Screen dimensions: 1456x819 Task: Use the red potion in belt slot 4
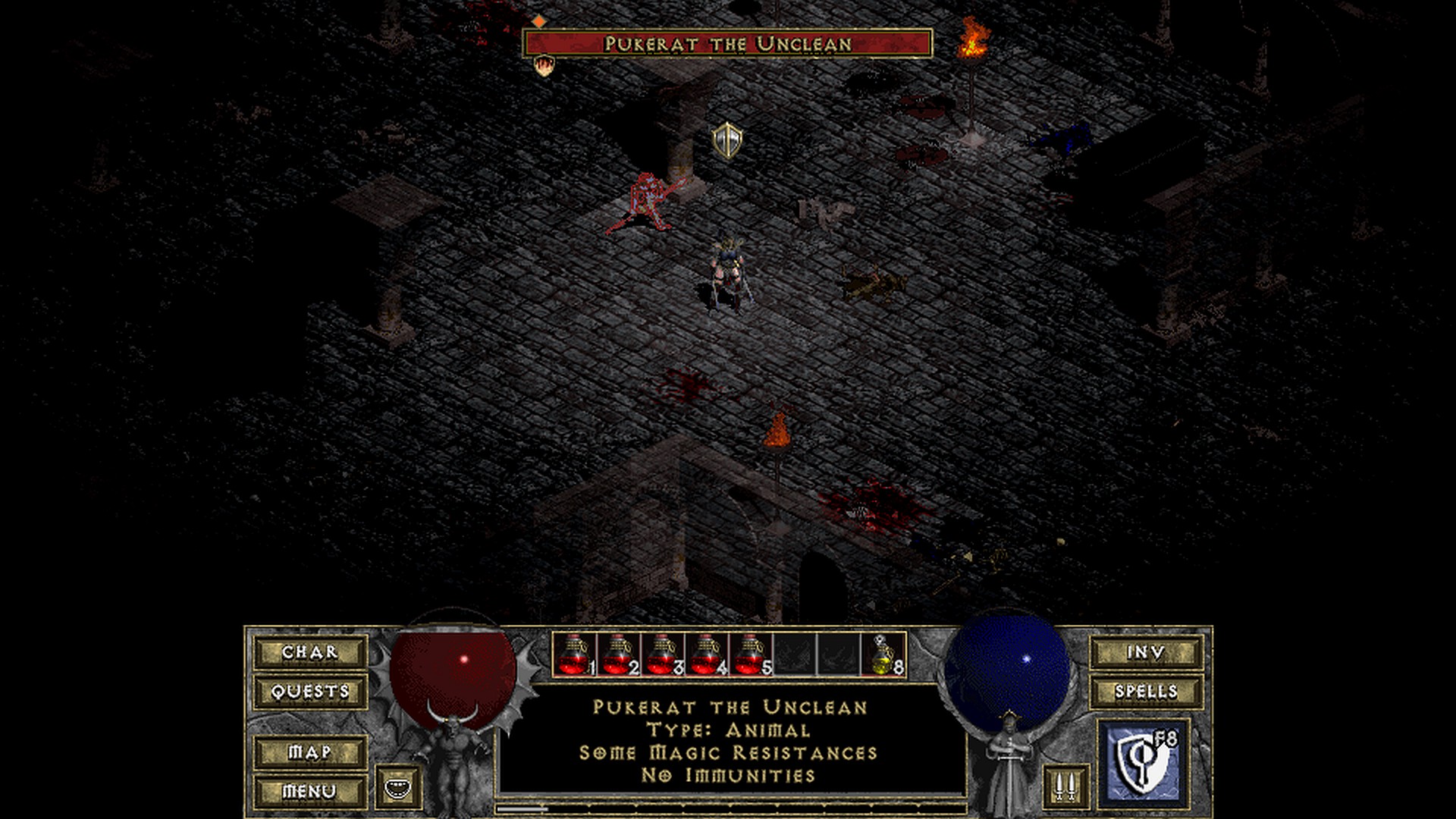point(707,654)
